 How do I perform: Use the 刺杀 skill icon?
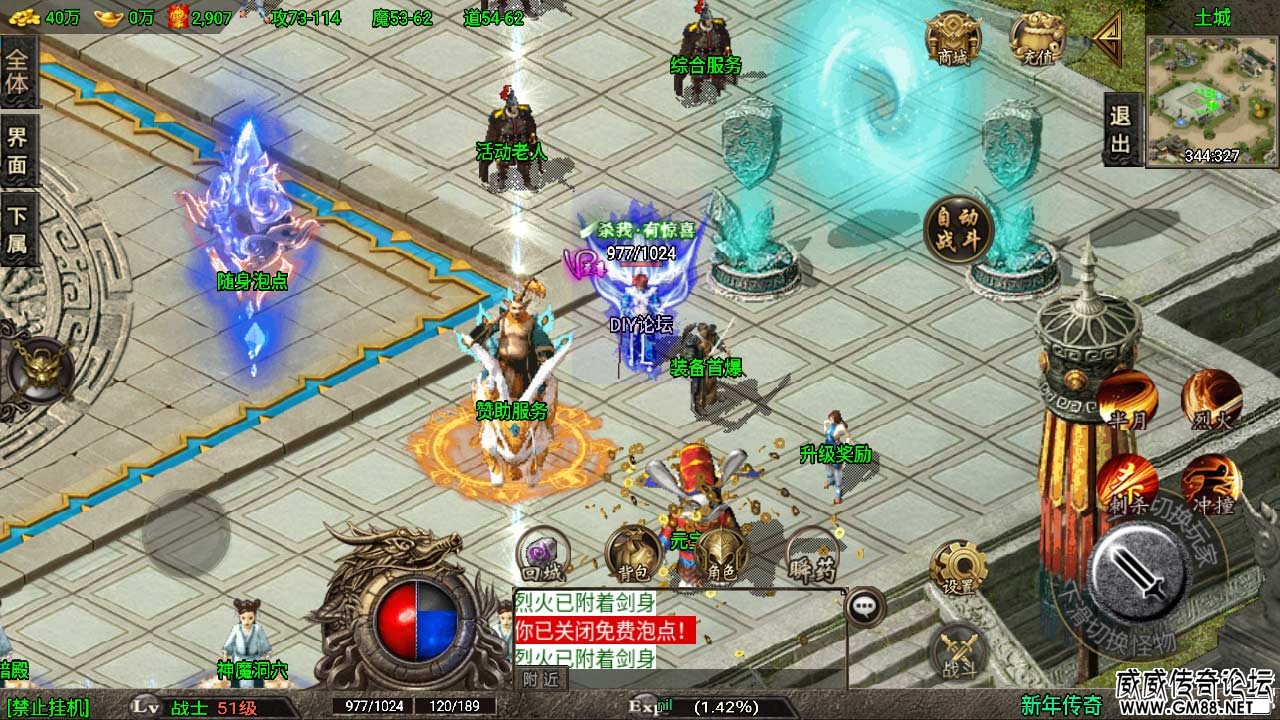(x=1127, y=484)
